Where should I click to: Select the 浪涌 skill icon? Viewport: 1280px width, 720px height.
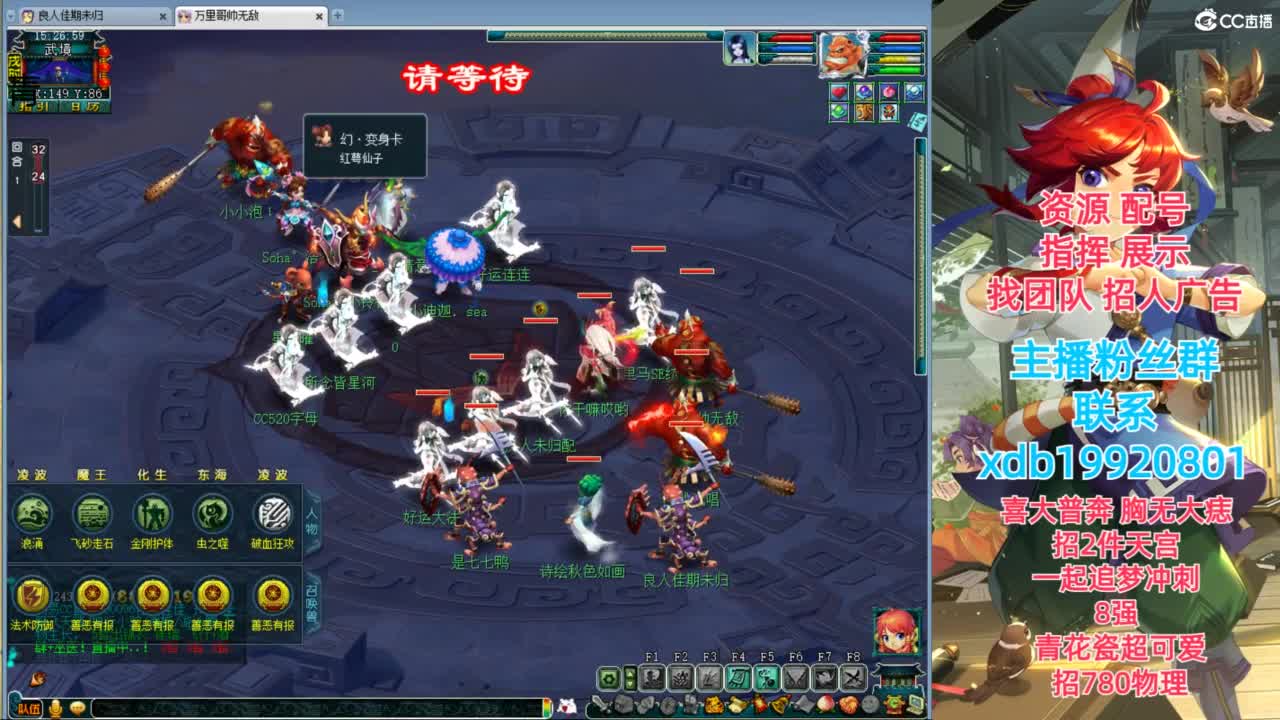click(x=32, y=513)
